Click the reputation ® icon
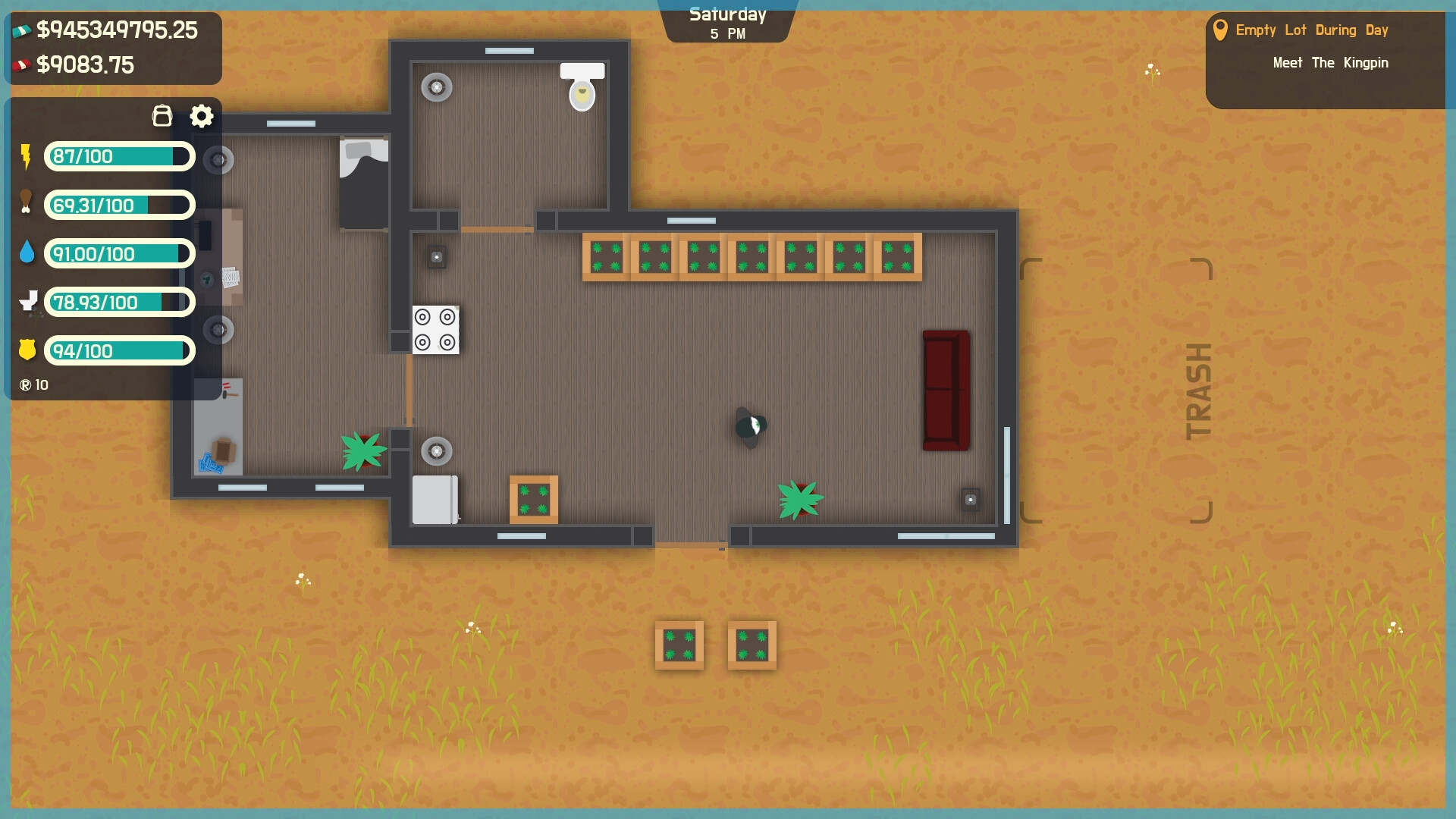Image resolution: width=1456 pixels, height=819 pixels. tap(25, 384)
